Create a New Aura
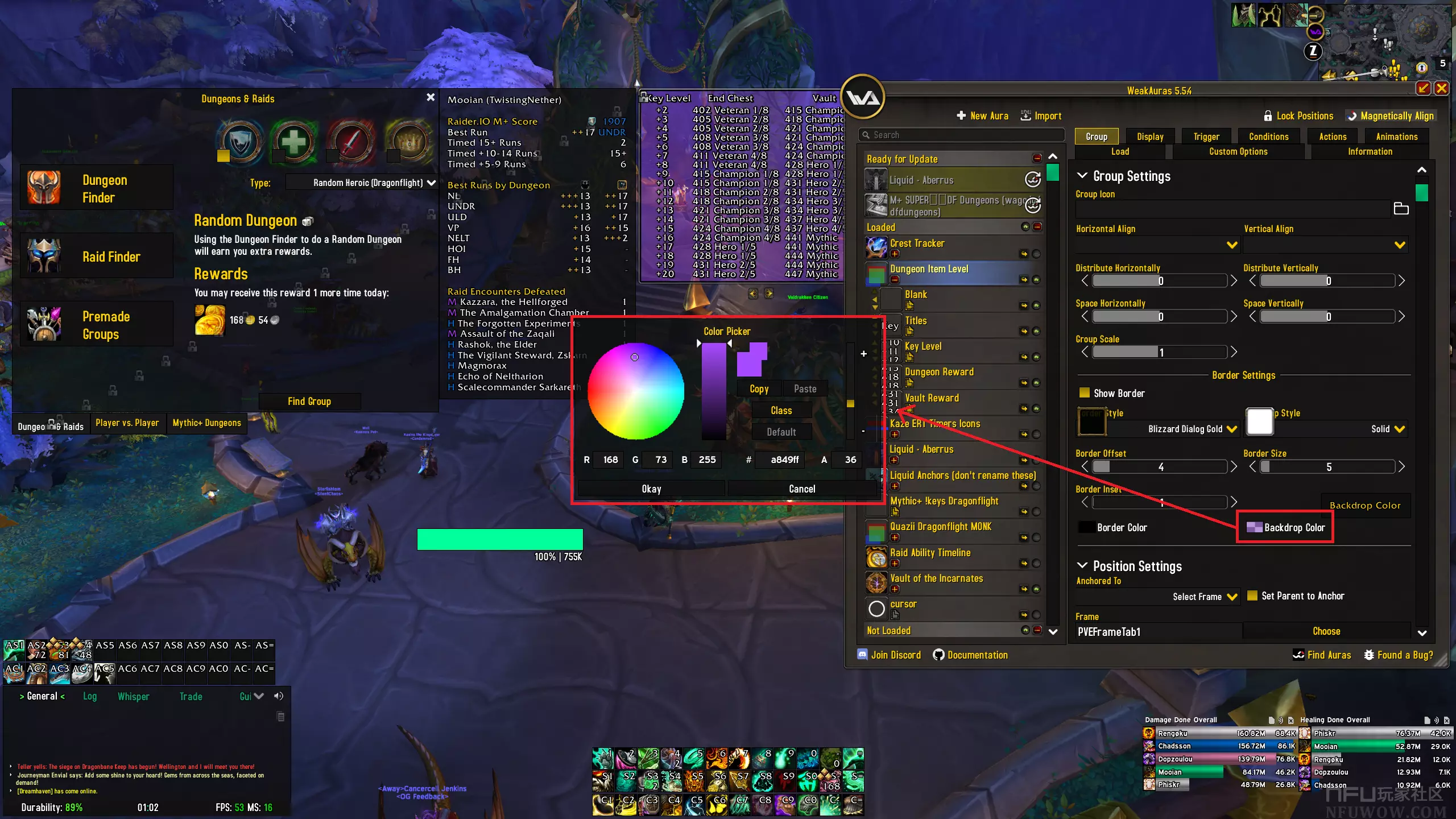This screenshot has height=819, width=1456. pos(982,116)
